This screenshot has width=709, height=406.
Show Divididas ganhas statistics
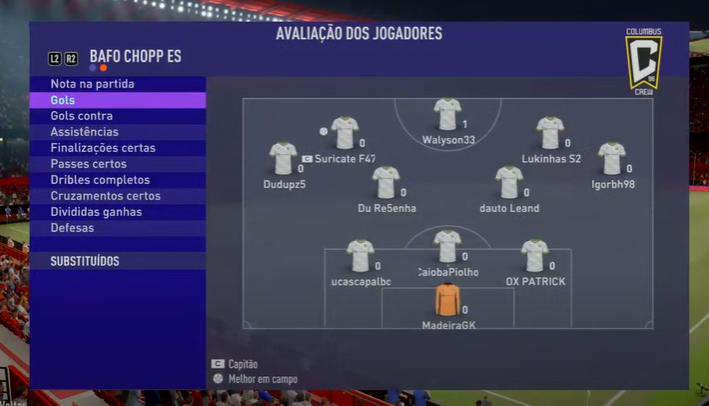point(96,212)
